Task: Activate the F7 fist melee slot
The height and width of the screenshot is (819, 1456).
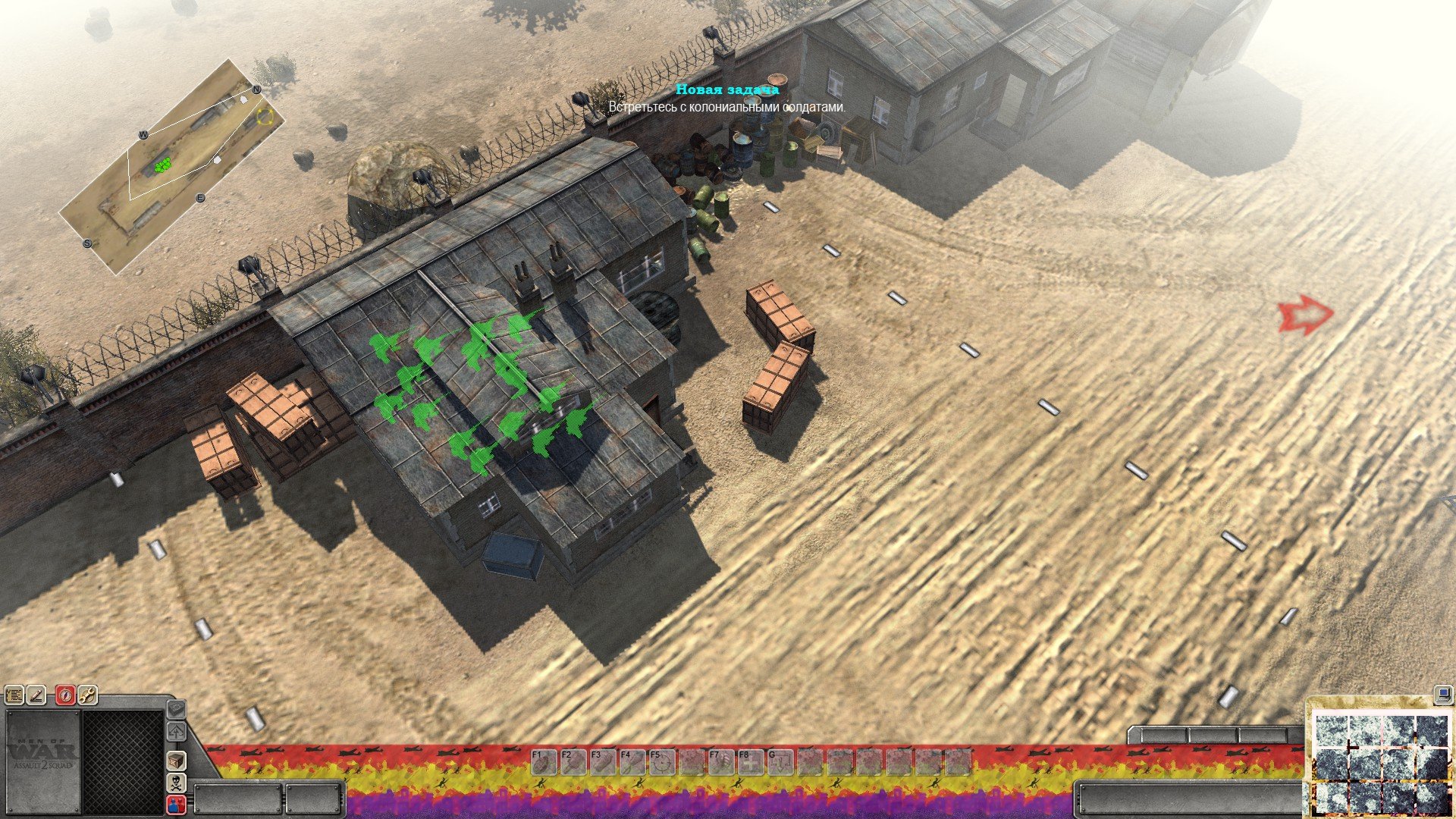Action: (720, 762)
